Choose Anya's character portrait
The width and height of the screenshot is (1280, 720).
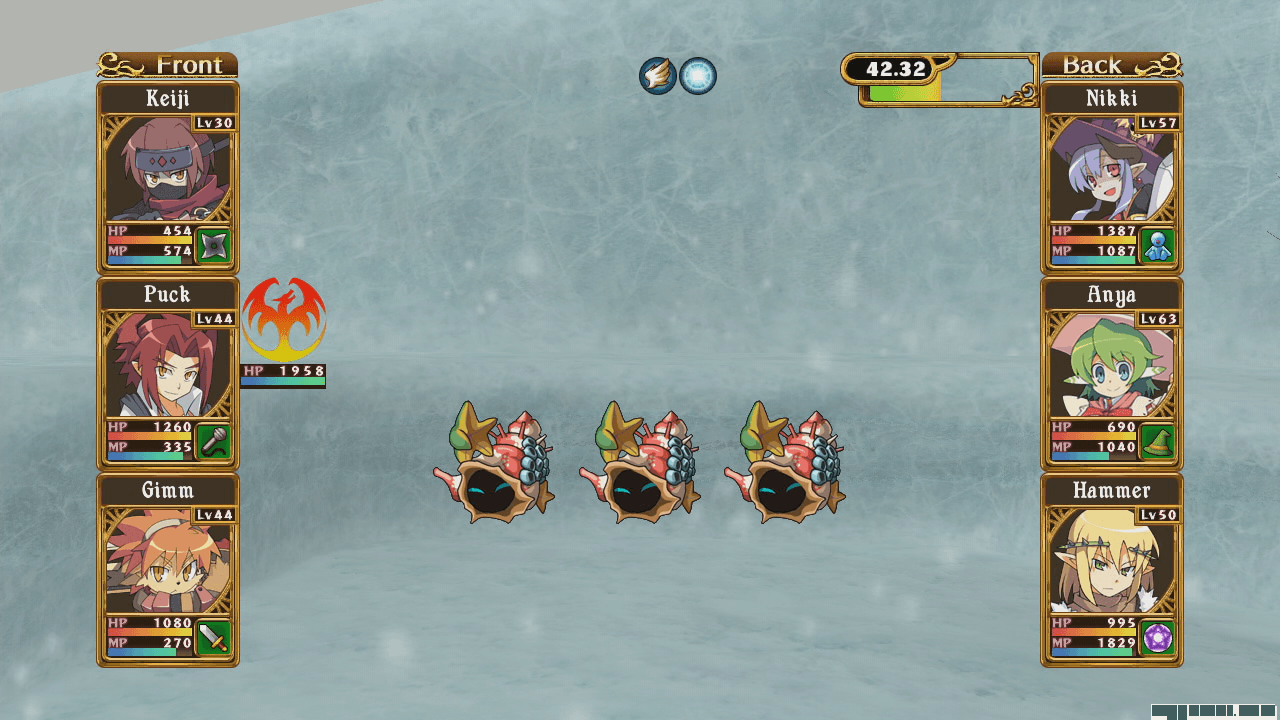[x=1111, y=364]
